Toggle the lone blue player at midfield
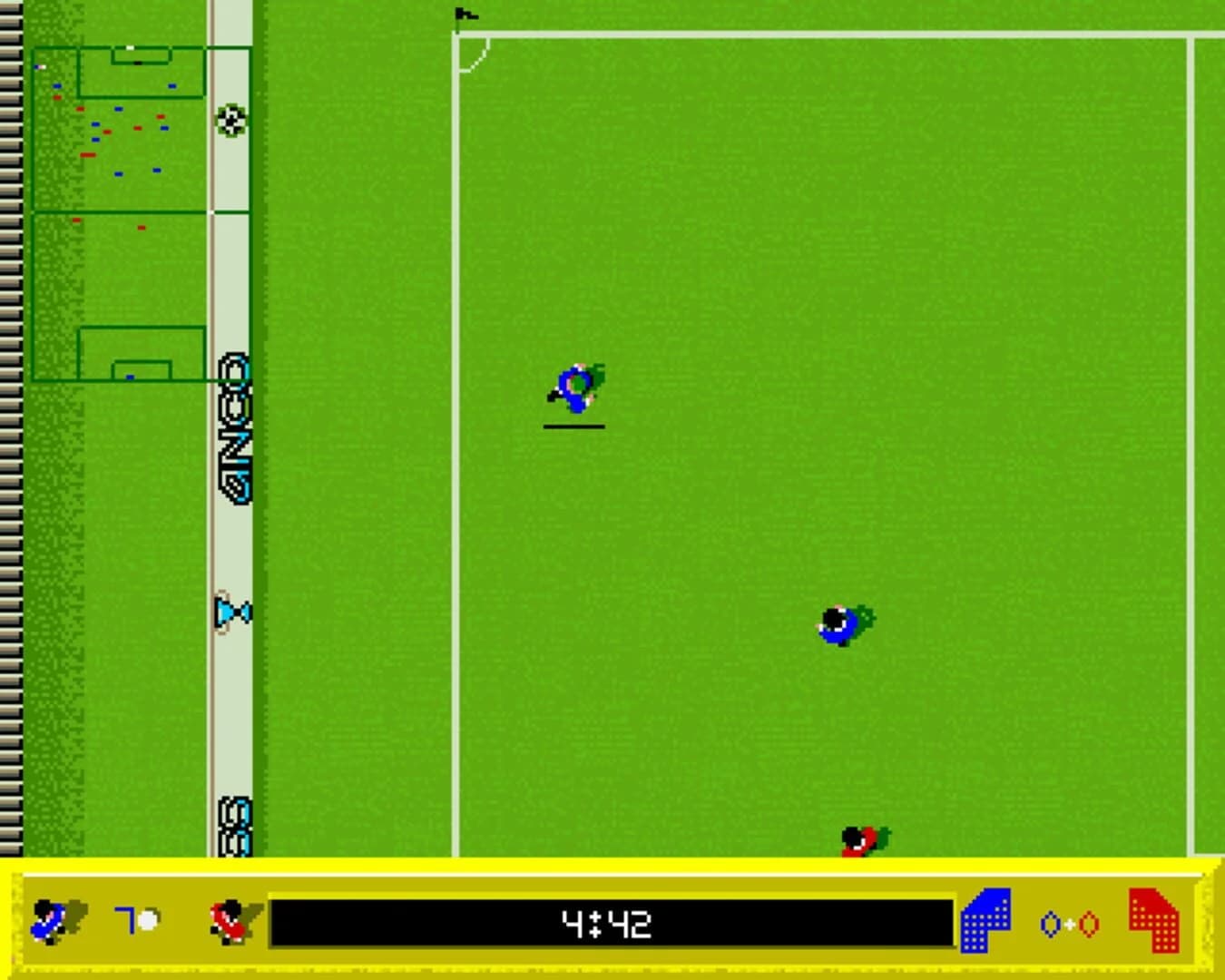1225x980 pixels. [x=837, y=623]
